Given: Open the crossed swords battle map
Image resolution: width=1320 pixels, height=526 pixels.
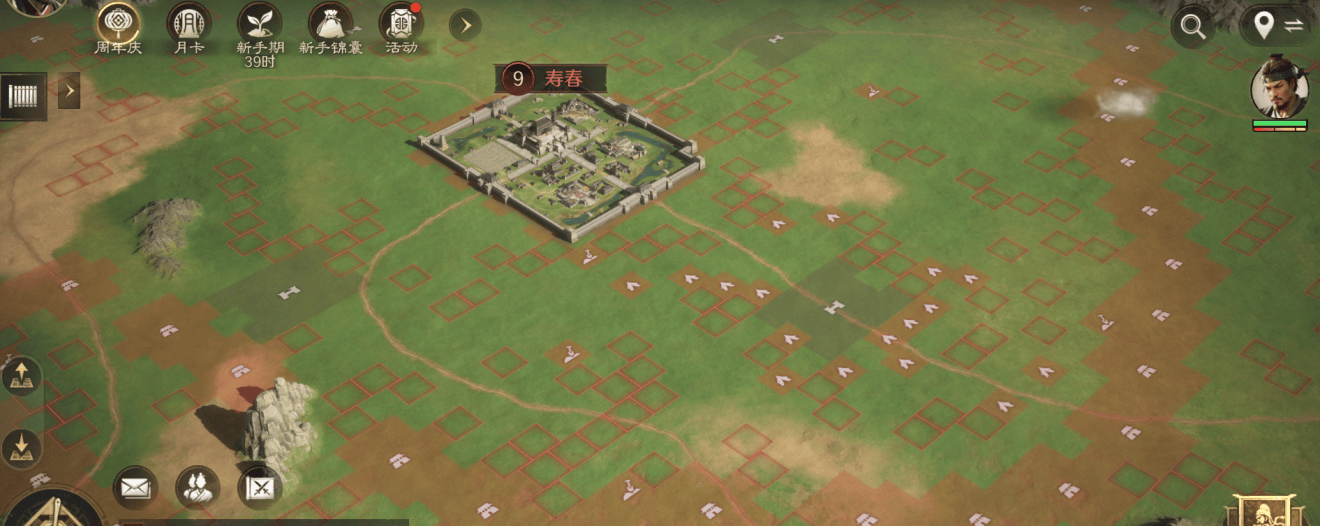Looking at the screenshot, I should point(260,487).
